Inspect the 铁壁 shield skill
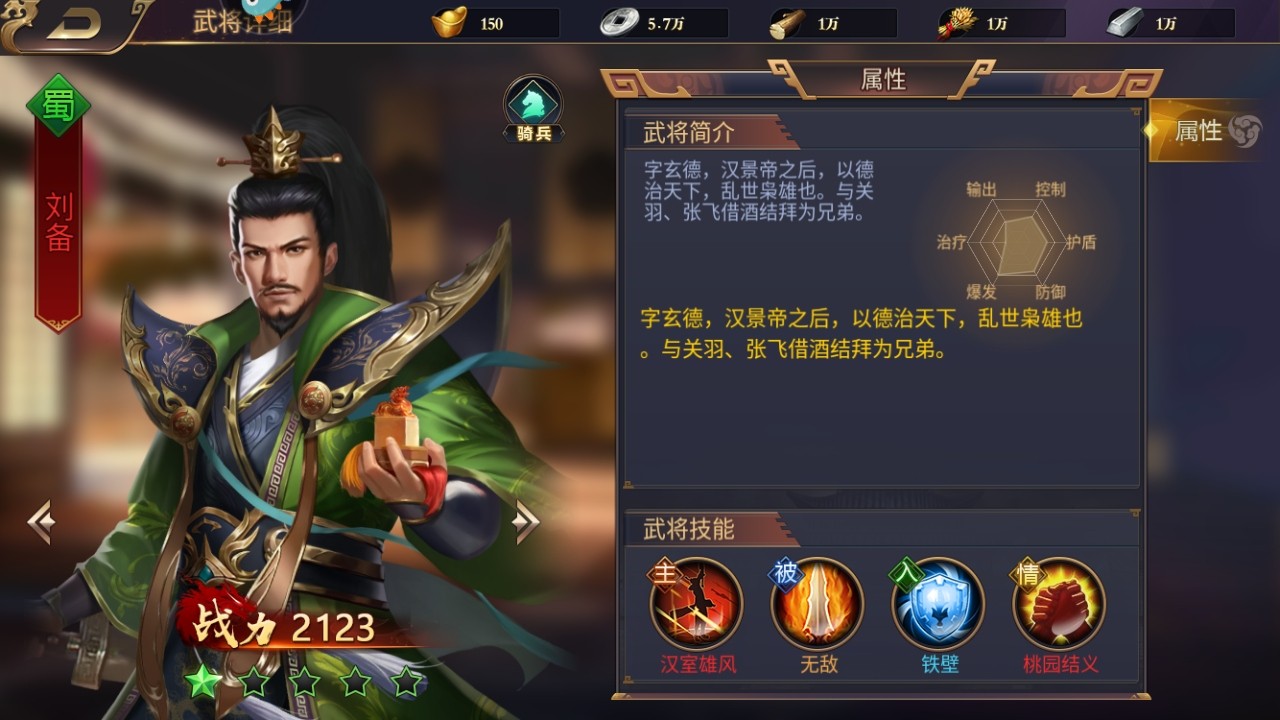Viewport: 1280px width, 720px height. click(939, 604)
